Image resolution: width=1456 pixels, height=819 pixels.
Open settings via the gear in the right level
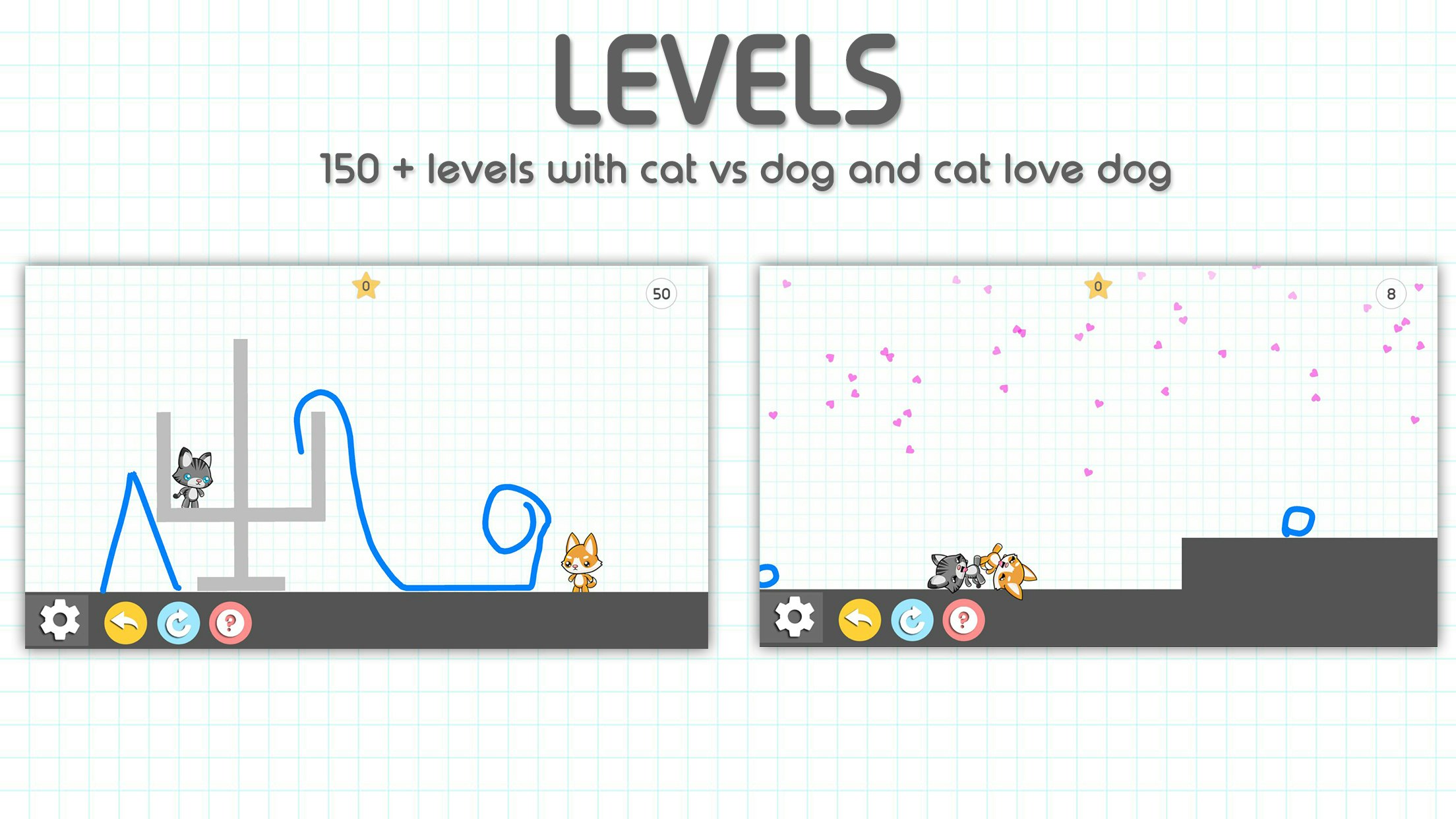[x=794, y=620]
